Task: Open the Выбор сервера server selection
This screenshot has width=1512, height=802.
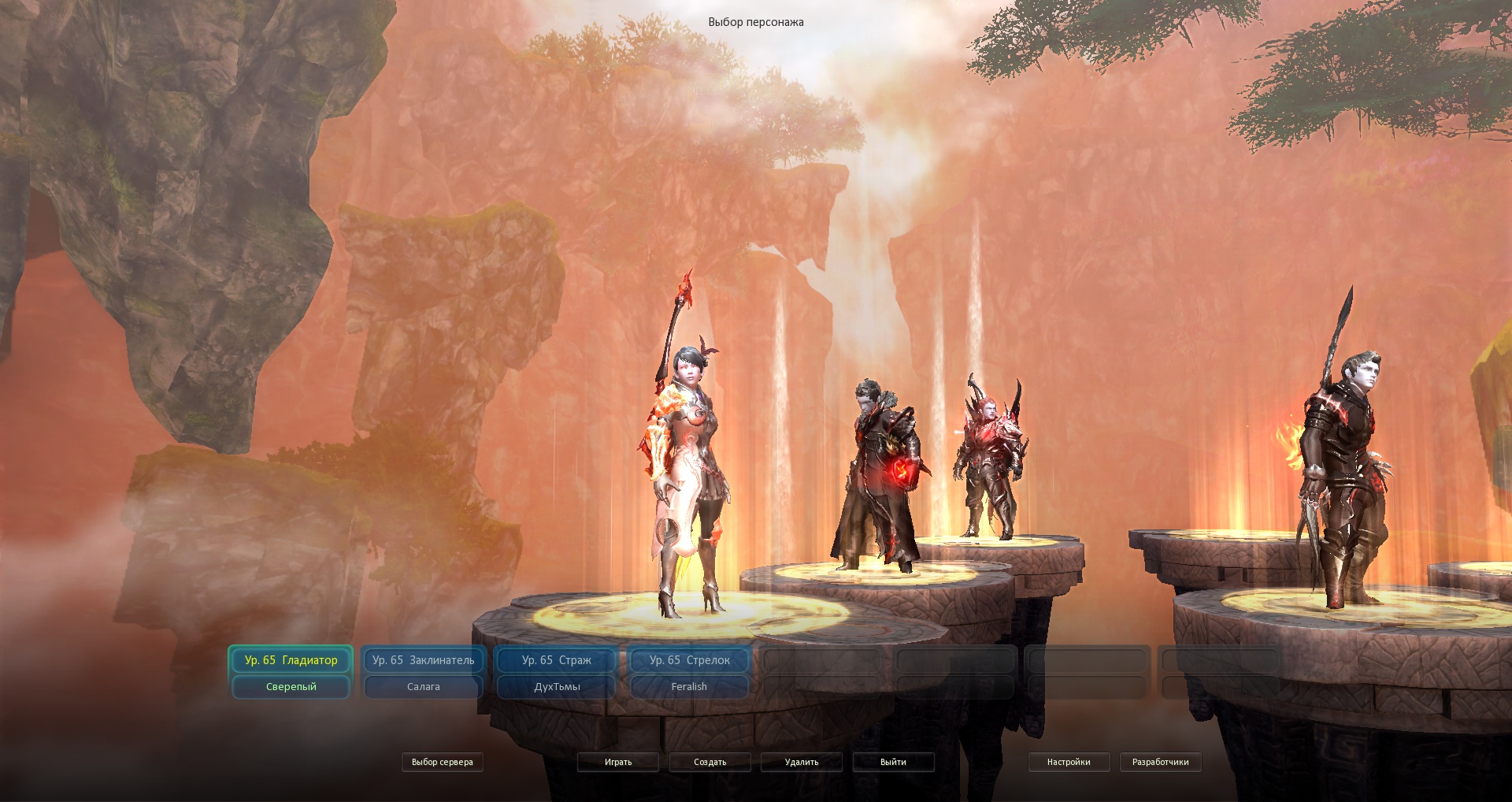Action: click(x=442, y=762)
